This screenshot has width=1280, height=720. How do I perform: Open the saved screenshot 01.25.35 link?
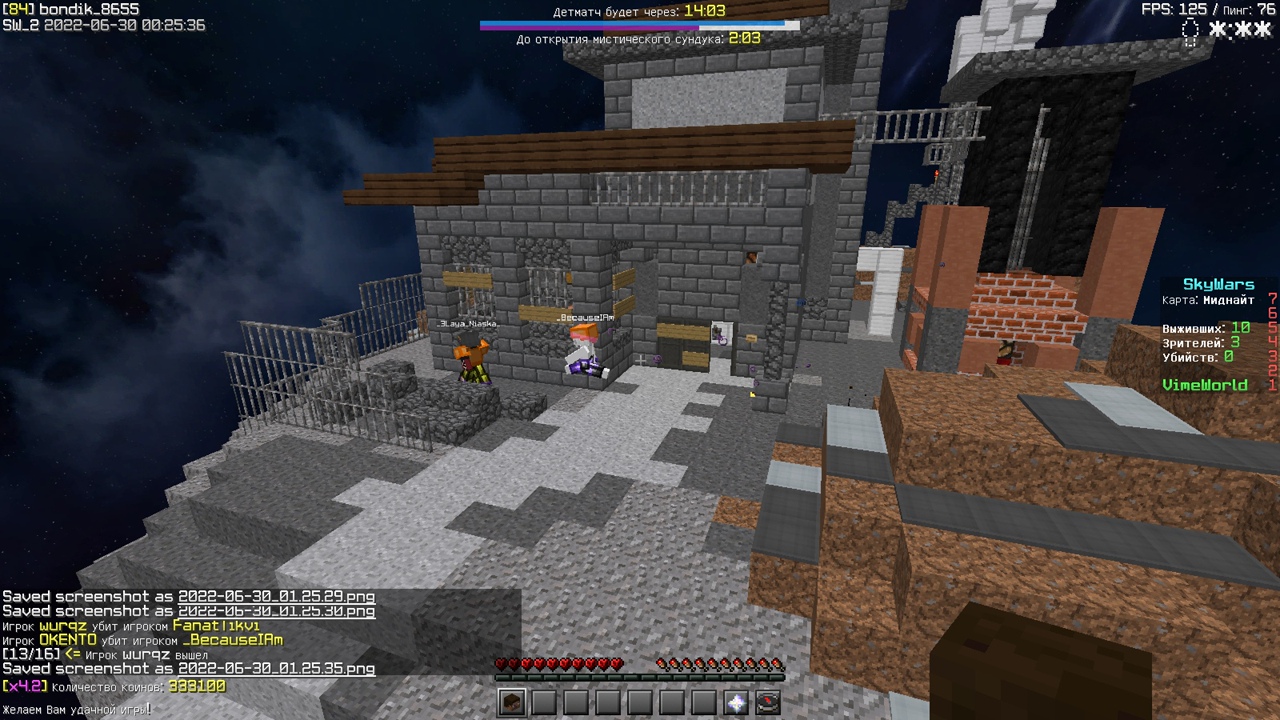pos(276,669)
